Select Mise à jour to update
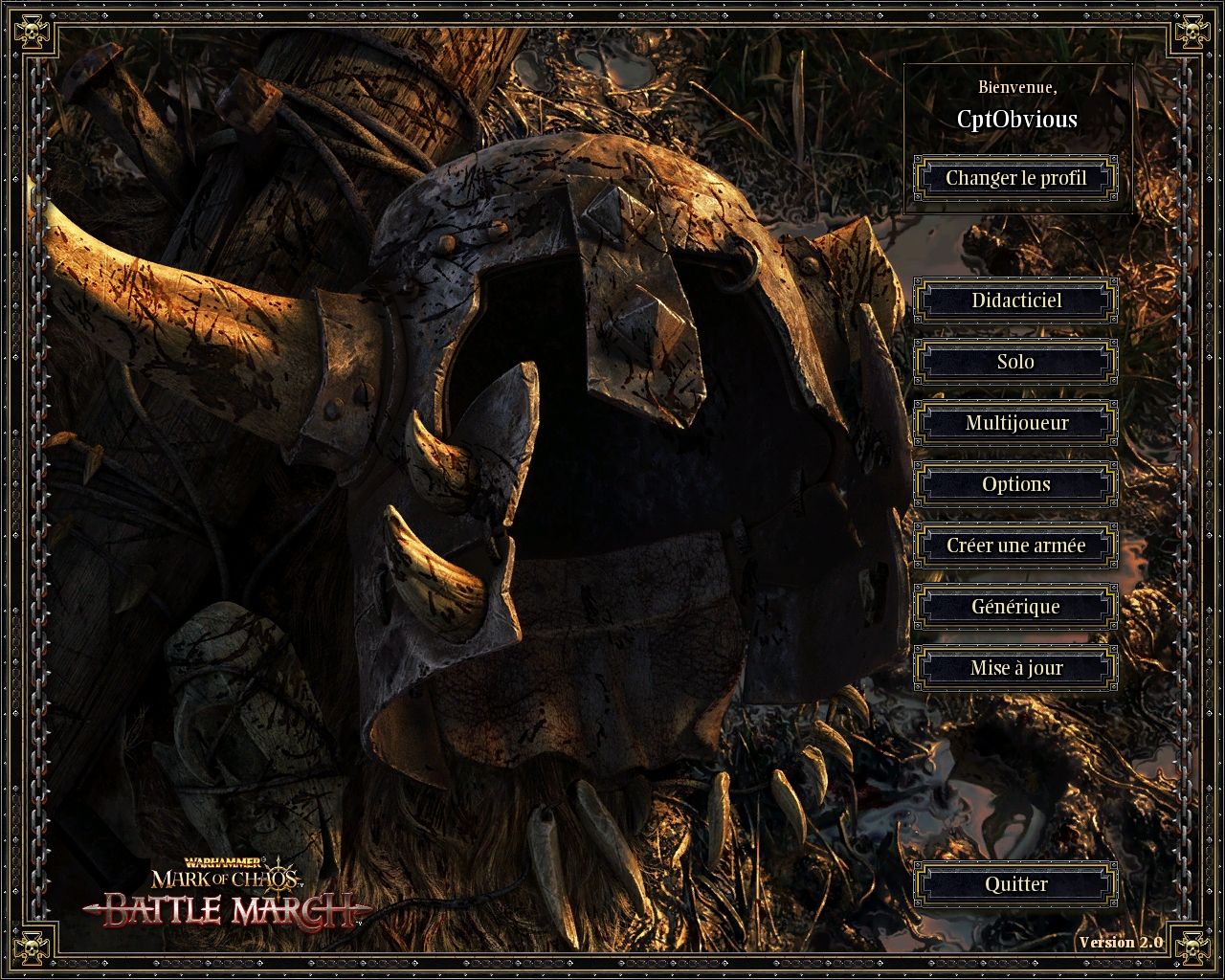Image resolution: width=1225 pixels, height=980 pixels. click(1015, 668)
